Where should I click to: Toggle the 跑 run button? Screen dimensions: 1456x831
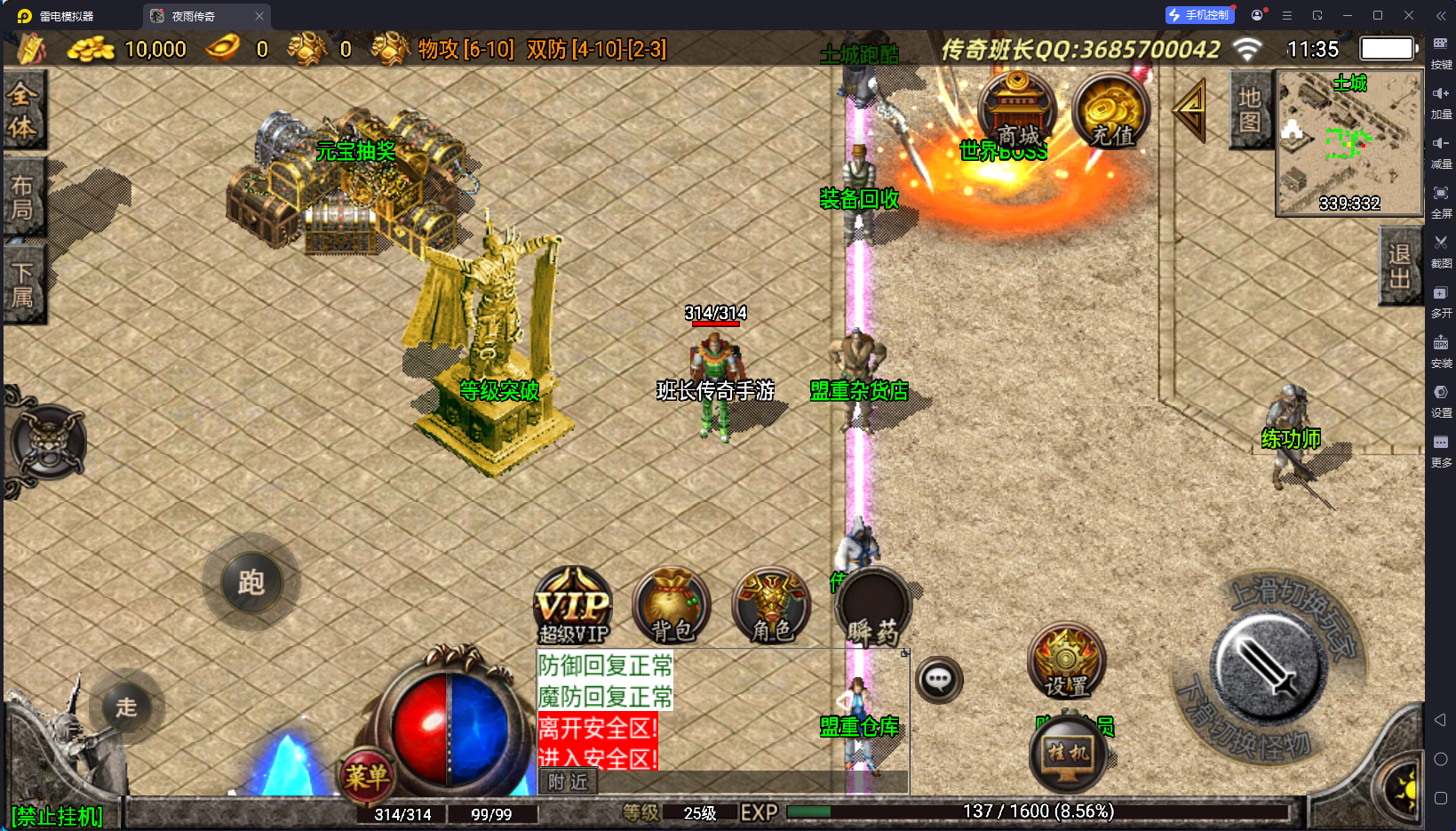251,583
